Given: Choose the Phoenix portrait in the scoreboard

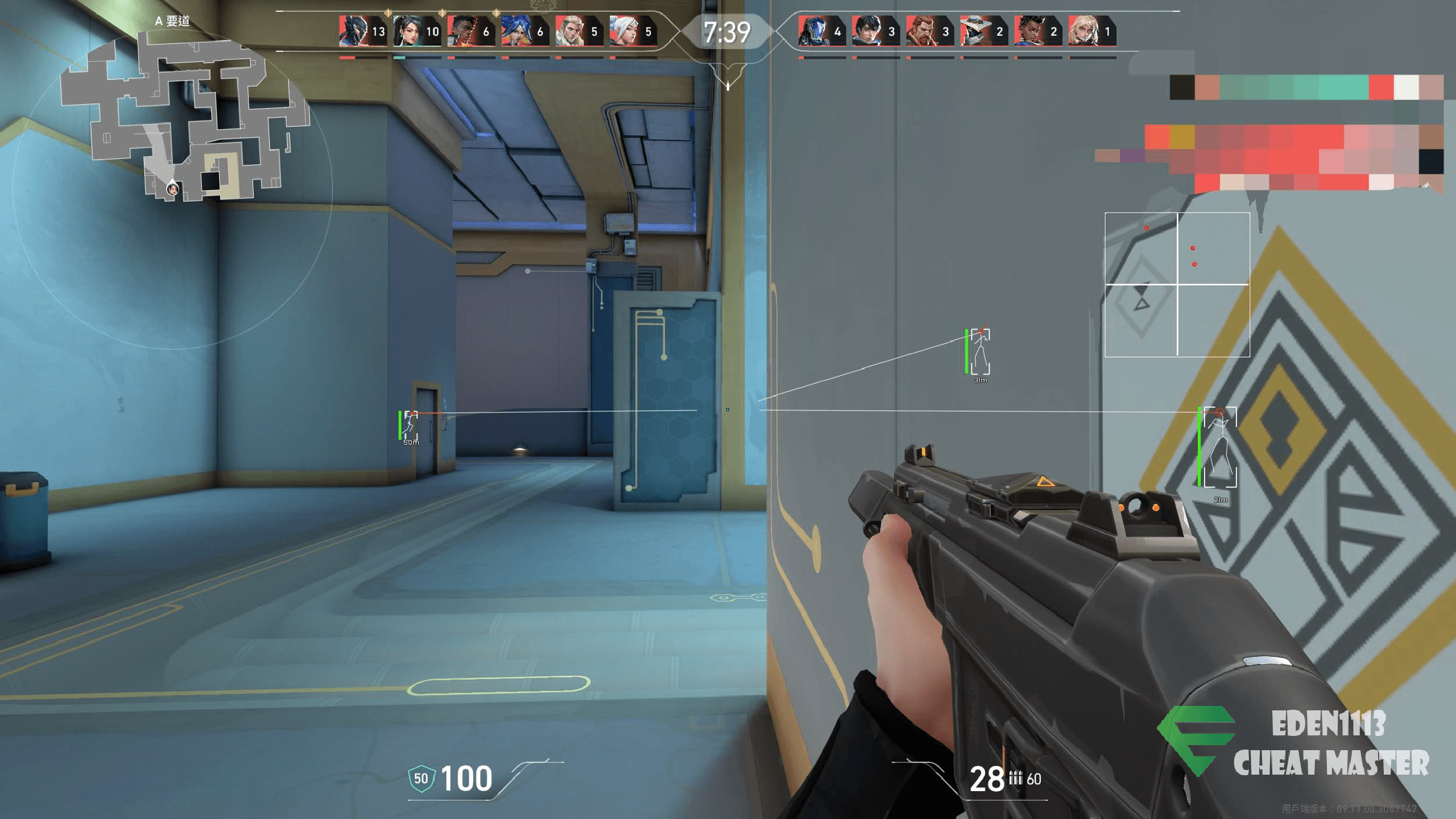Looking at the screenshot, I should click(x=462, y=31).
